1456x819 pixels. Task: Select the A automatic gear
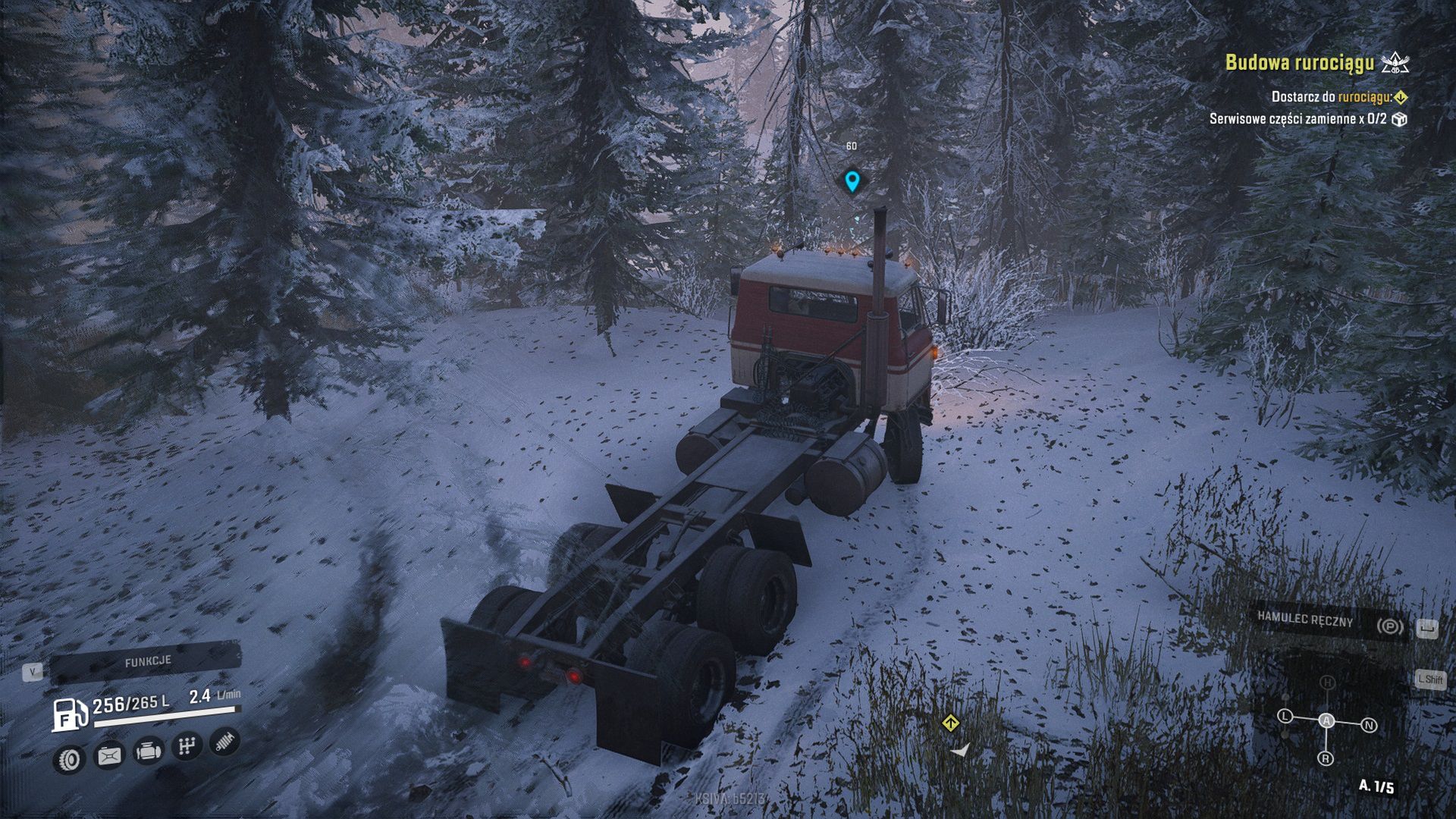[x=1326, y=720]
